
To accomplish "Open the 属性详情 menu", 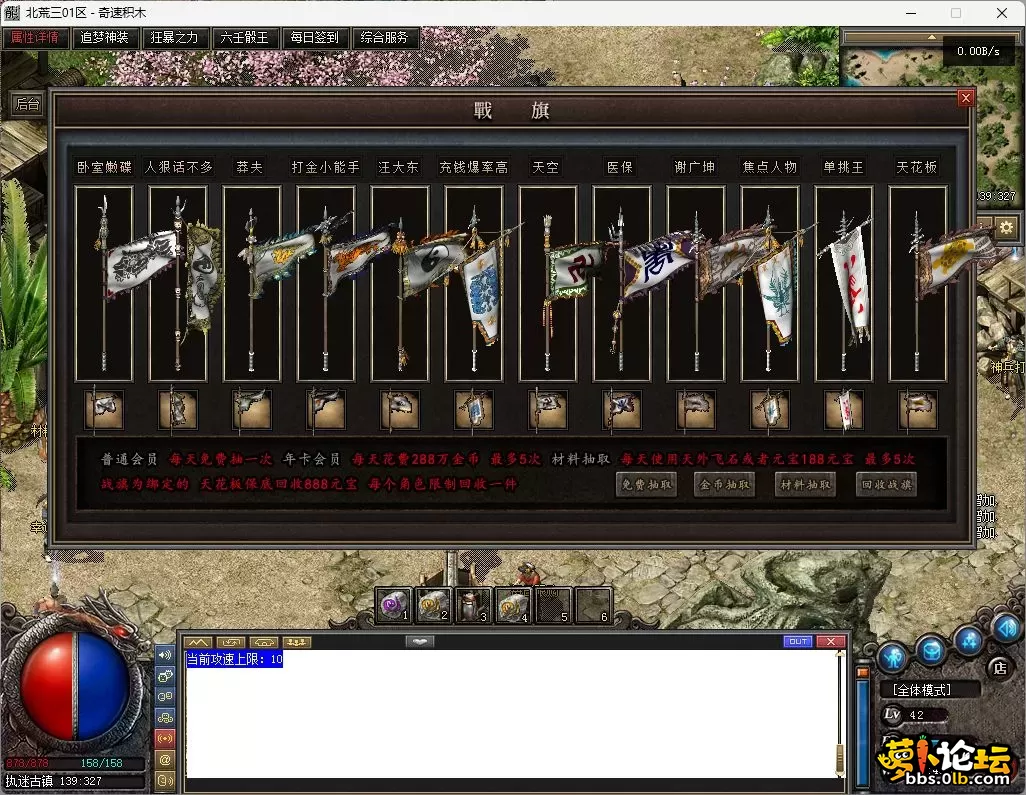I will (x=35, y=38).
